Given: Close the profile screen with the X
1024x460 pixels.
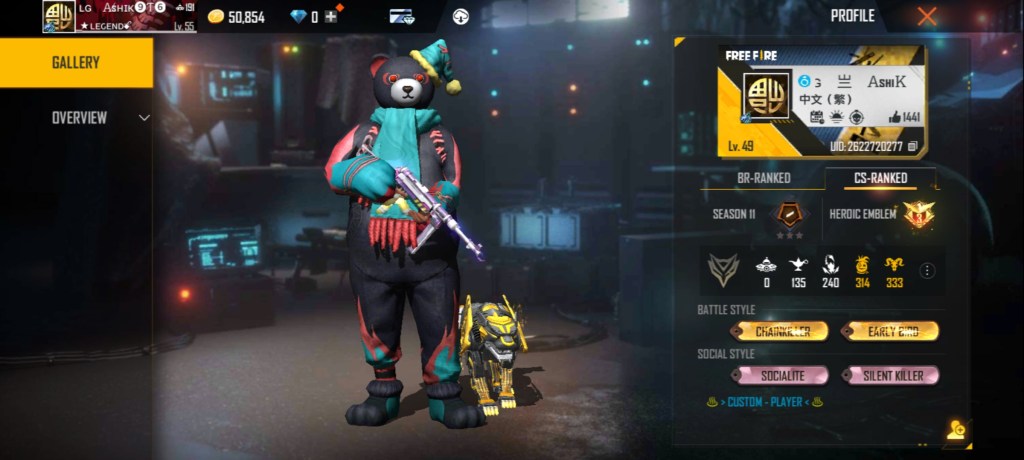Looking at the screenshot, I should 927,16.
